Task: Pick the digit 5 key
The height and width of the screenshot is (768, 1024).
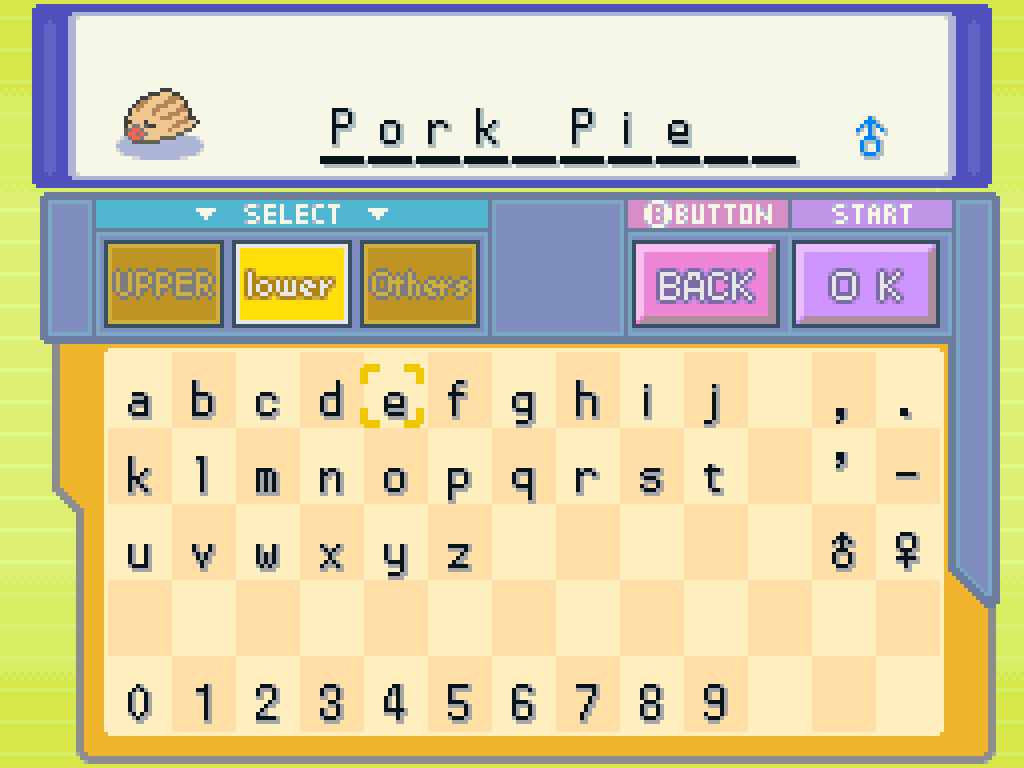Action: 458,703
